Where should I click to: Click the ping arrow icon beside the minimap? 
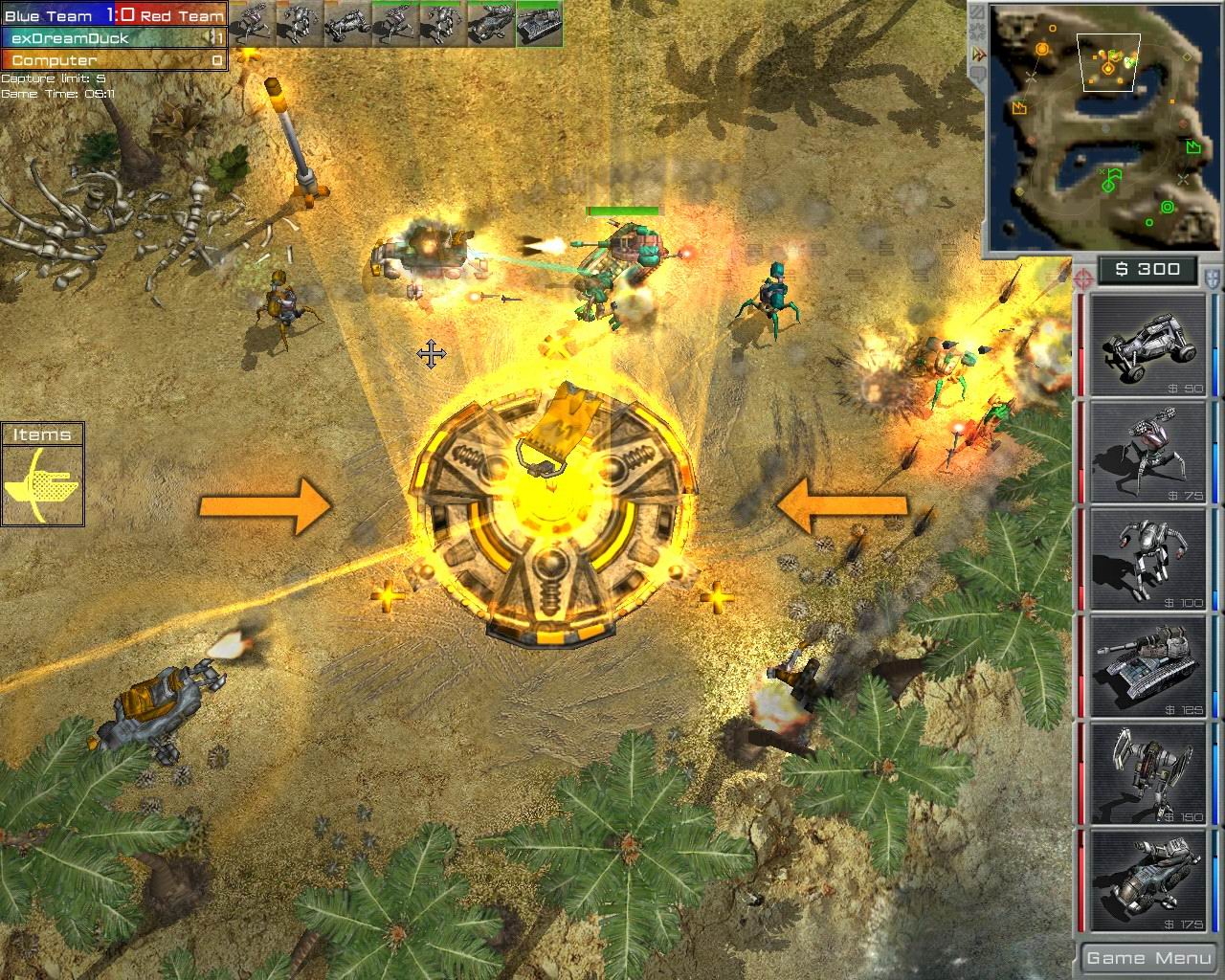tap(976, 53)
